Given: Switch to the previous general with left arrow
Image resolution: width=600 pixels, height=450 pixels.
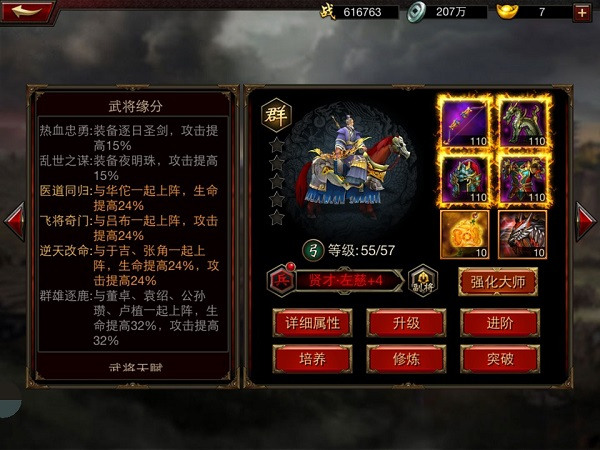Looking at the screenshot, I should coord(15,223).
